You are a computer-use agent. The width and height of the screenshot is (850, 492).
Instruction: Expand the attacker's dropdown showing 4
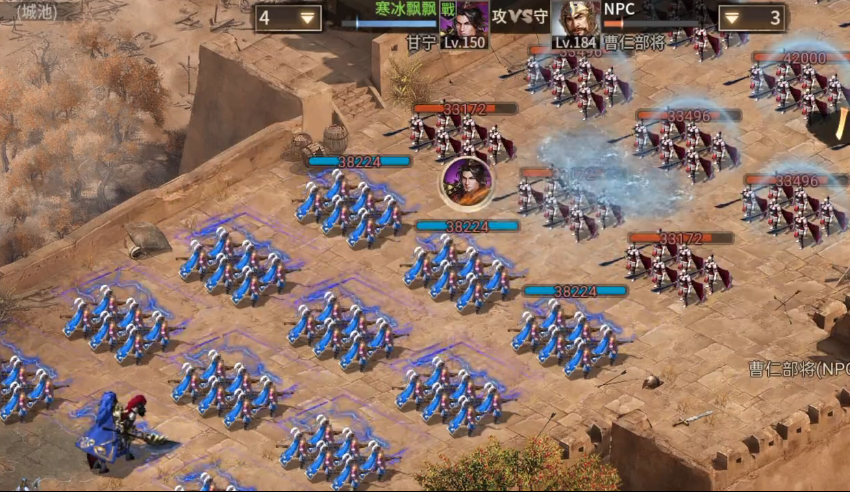306,18
